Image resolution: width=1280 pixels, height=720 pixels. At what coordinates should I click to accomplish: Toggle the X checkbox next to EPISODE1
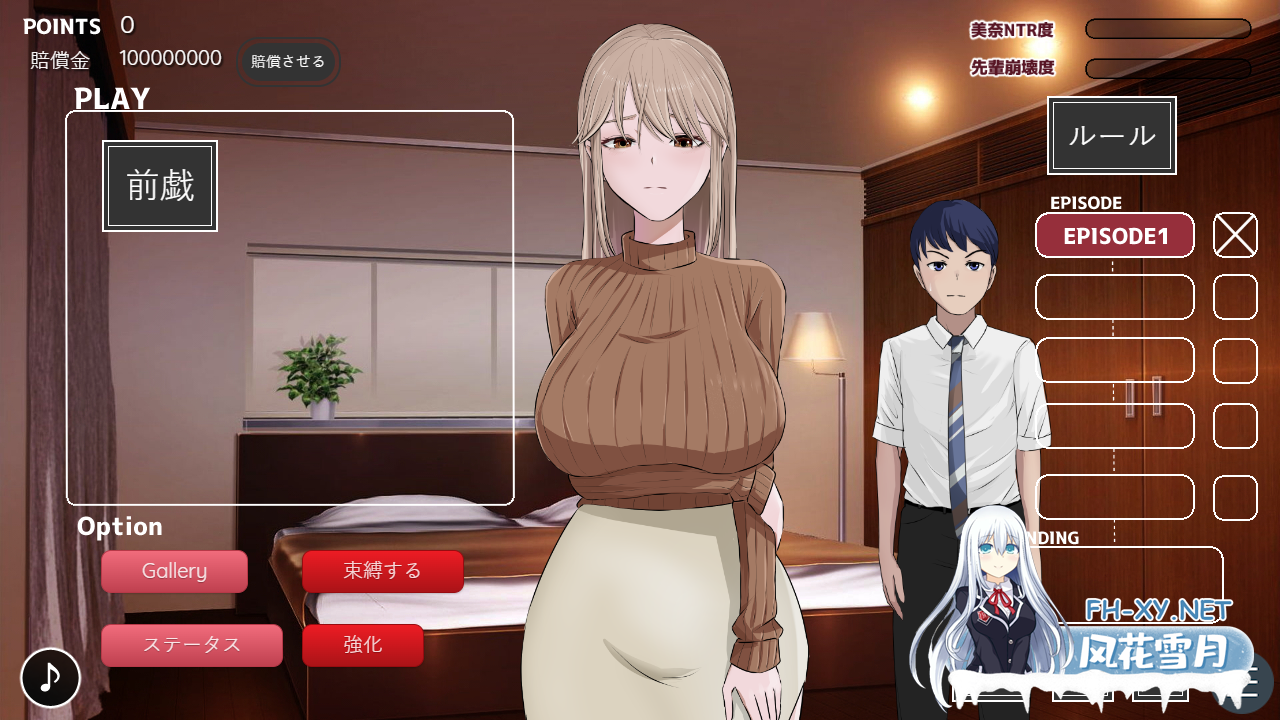tap(1234, 235)
